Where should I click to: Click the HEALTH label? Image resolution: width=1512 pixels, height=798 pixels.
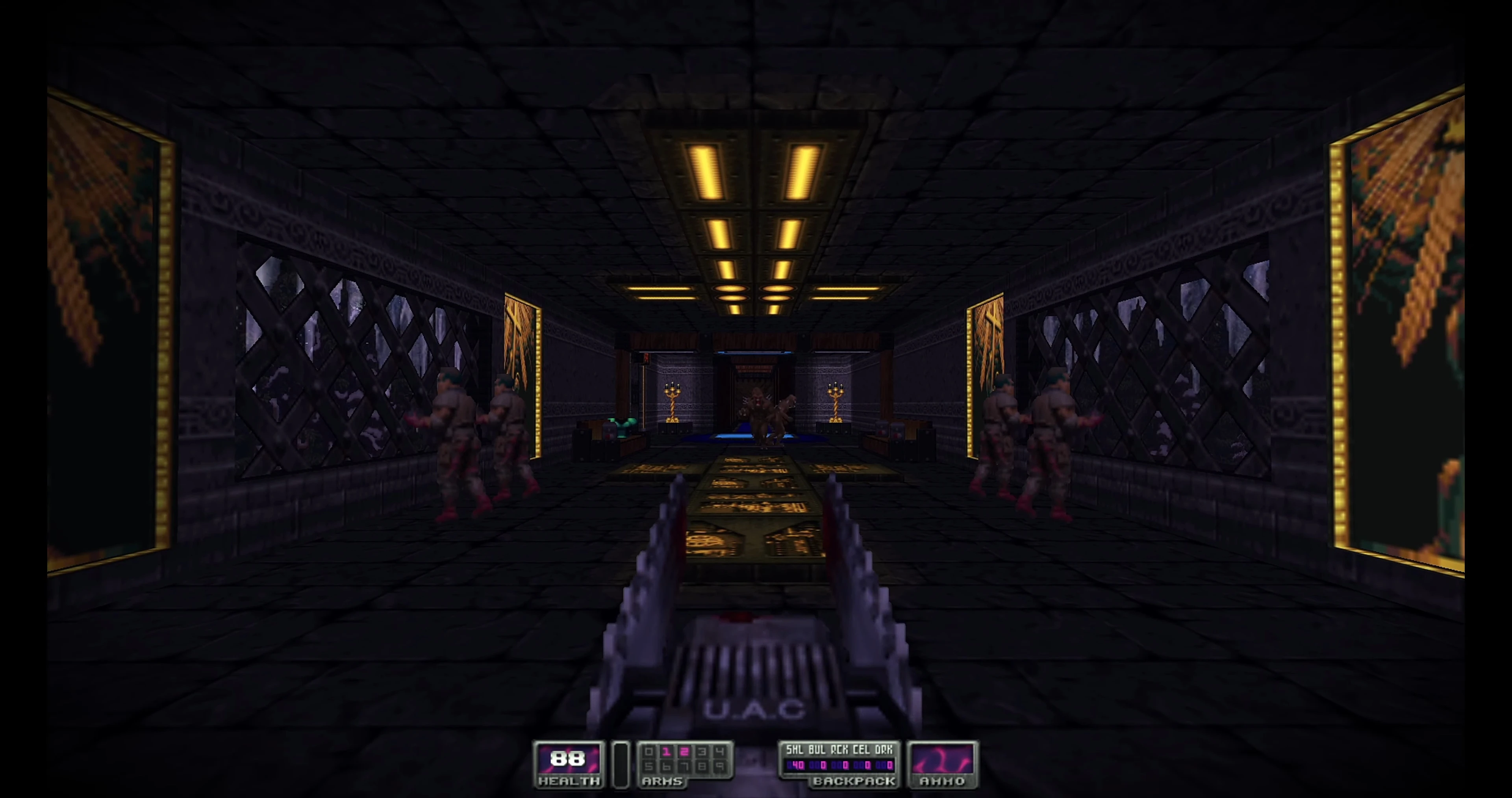pos(569,782)
